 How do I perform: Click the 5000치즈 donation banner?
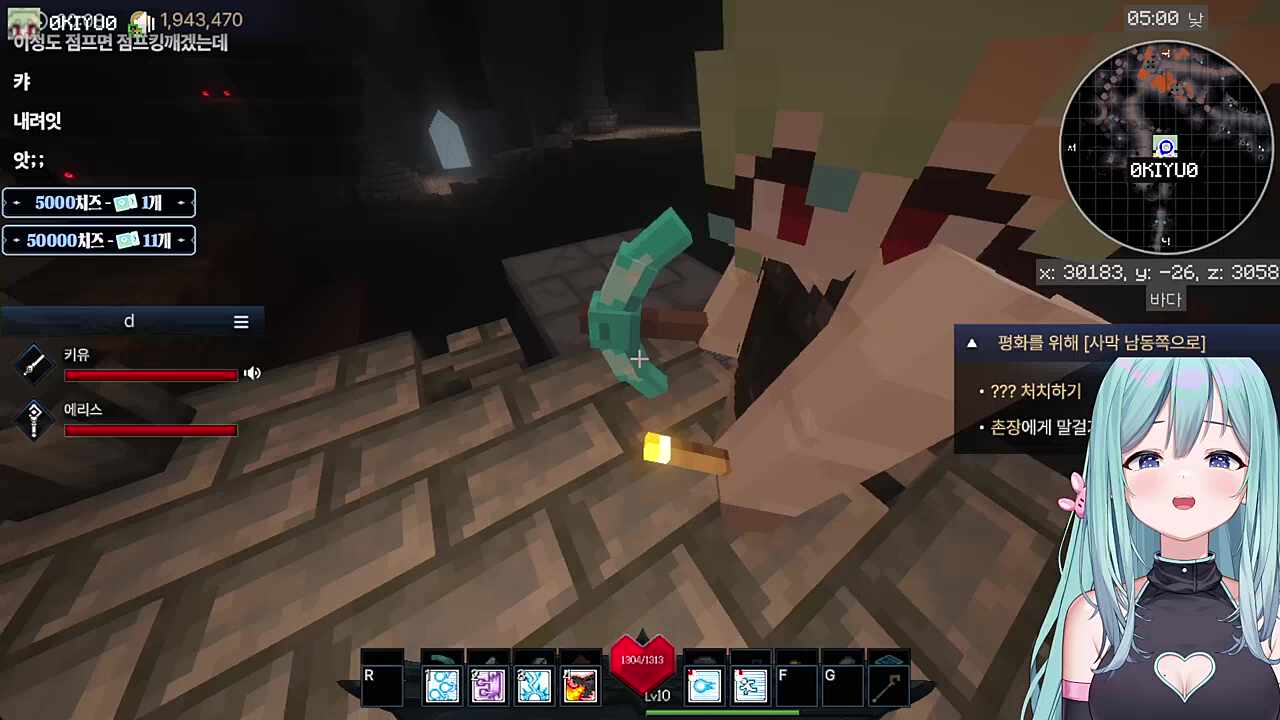tap(98, 203)
